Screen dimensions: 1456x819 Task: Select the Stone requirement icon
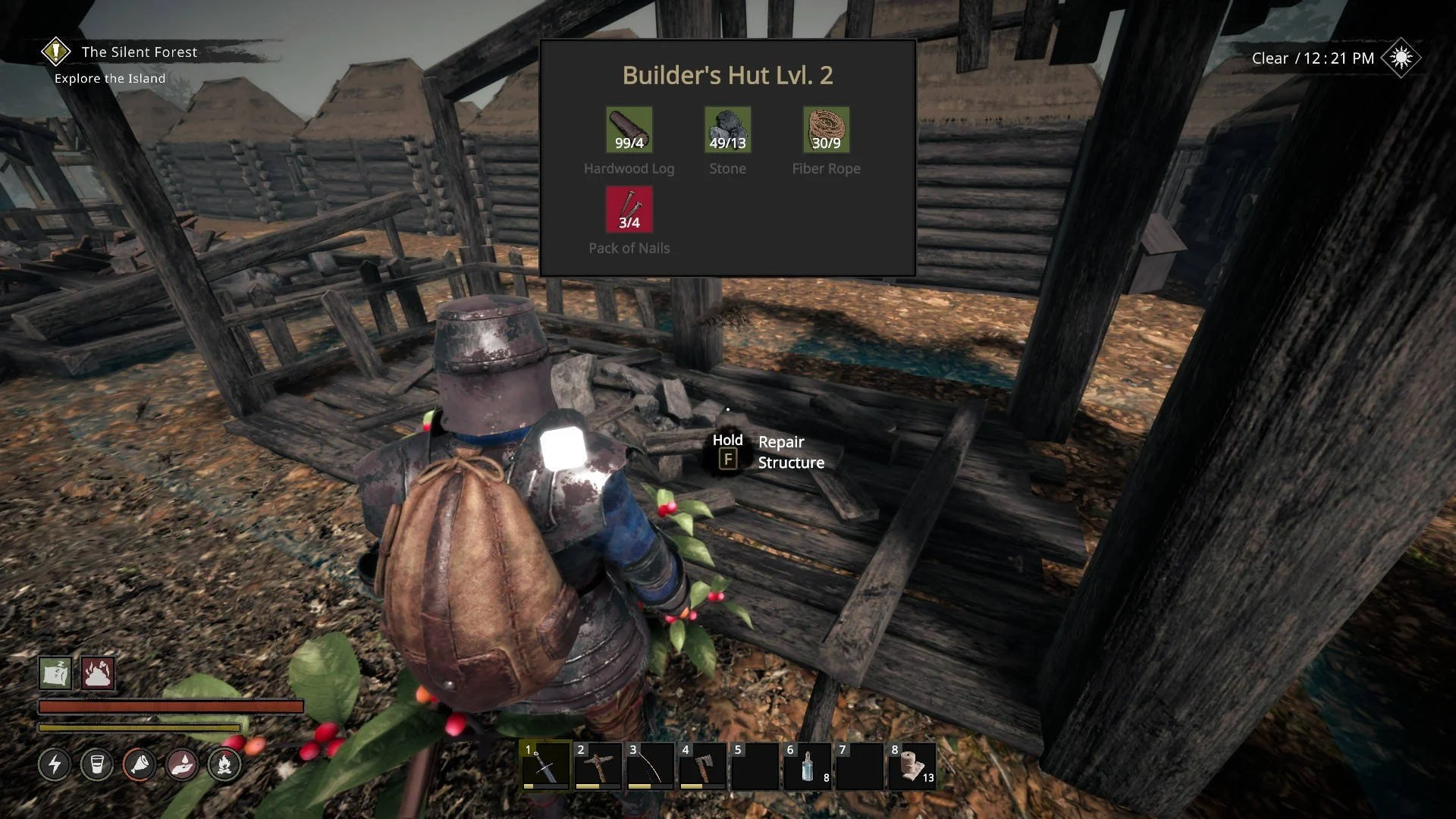727,130
